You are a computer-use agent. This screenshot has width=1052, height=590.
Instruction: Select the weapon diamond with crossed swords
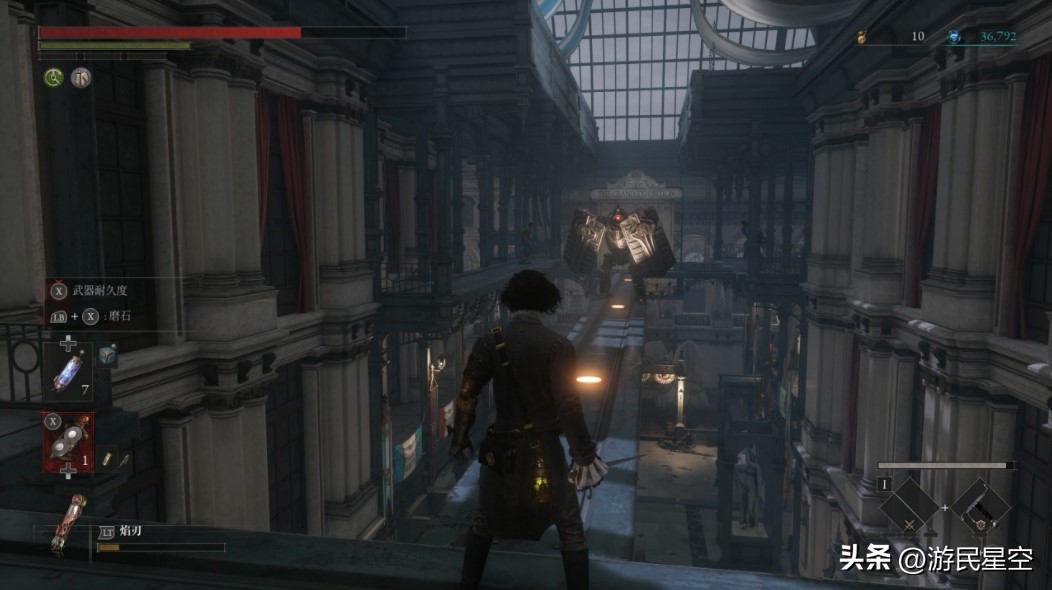coord(909,508)
